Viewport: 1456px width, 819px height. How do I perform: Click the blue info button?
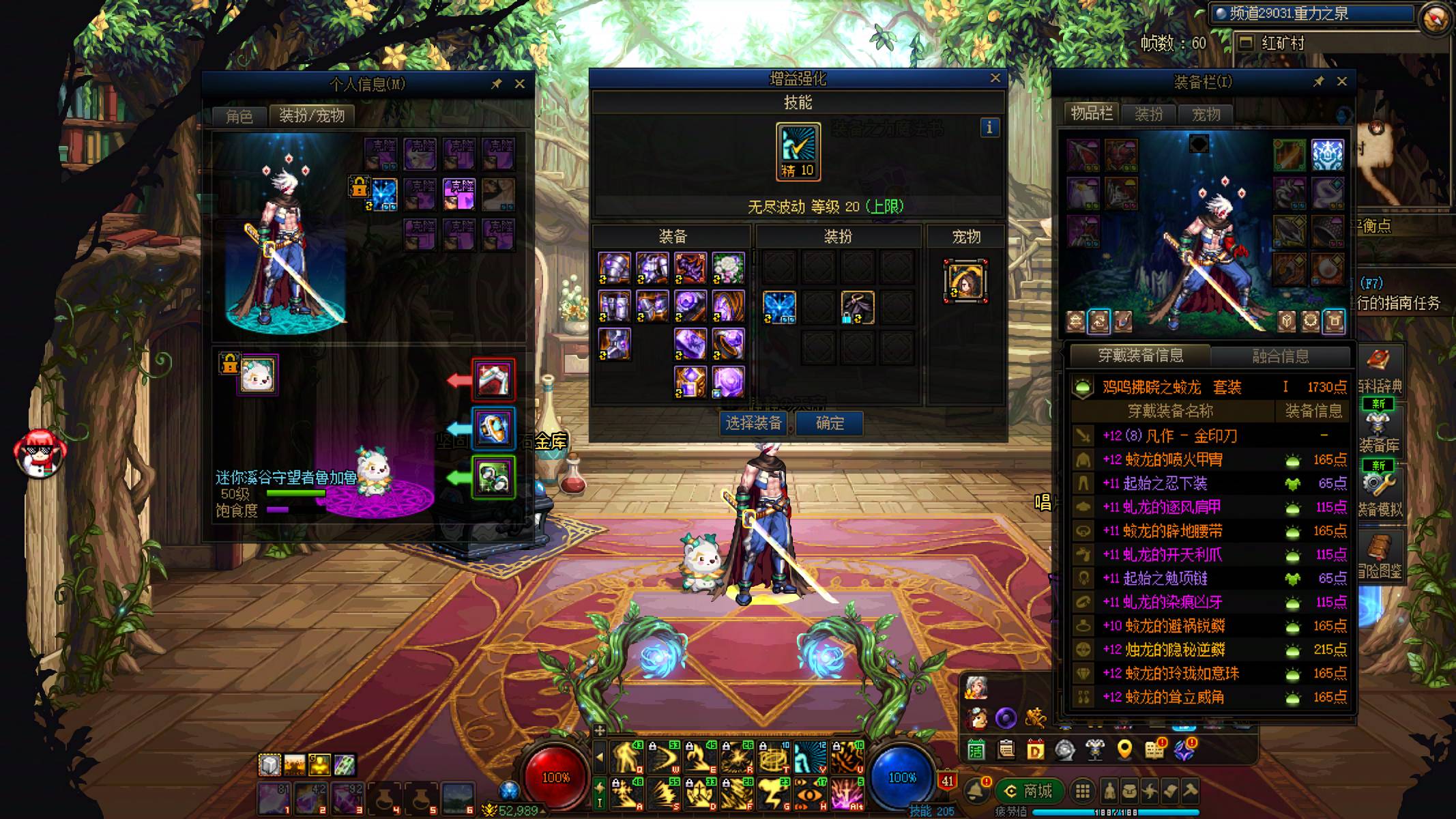click(x=989, y=128)
